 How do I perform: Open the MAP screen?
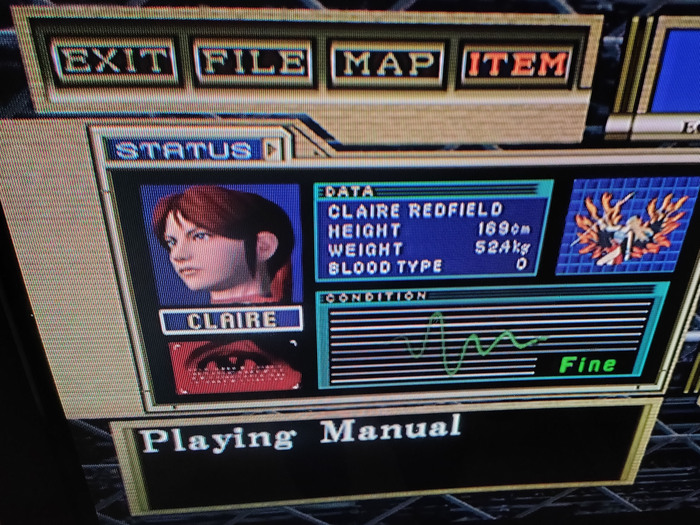[387, 63]
